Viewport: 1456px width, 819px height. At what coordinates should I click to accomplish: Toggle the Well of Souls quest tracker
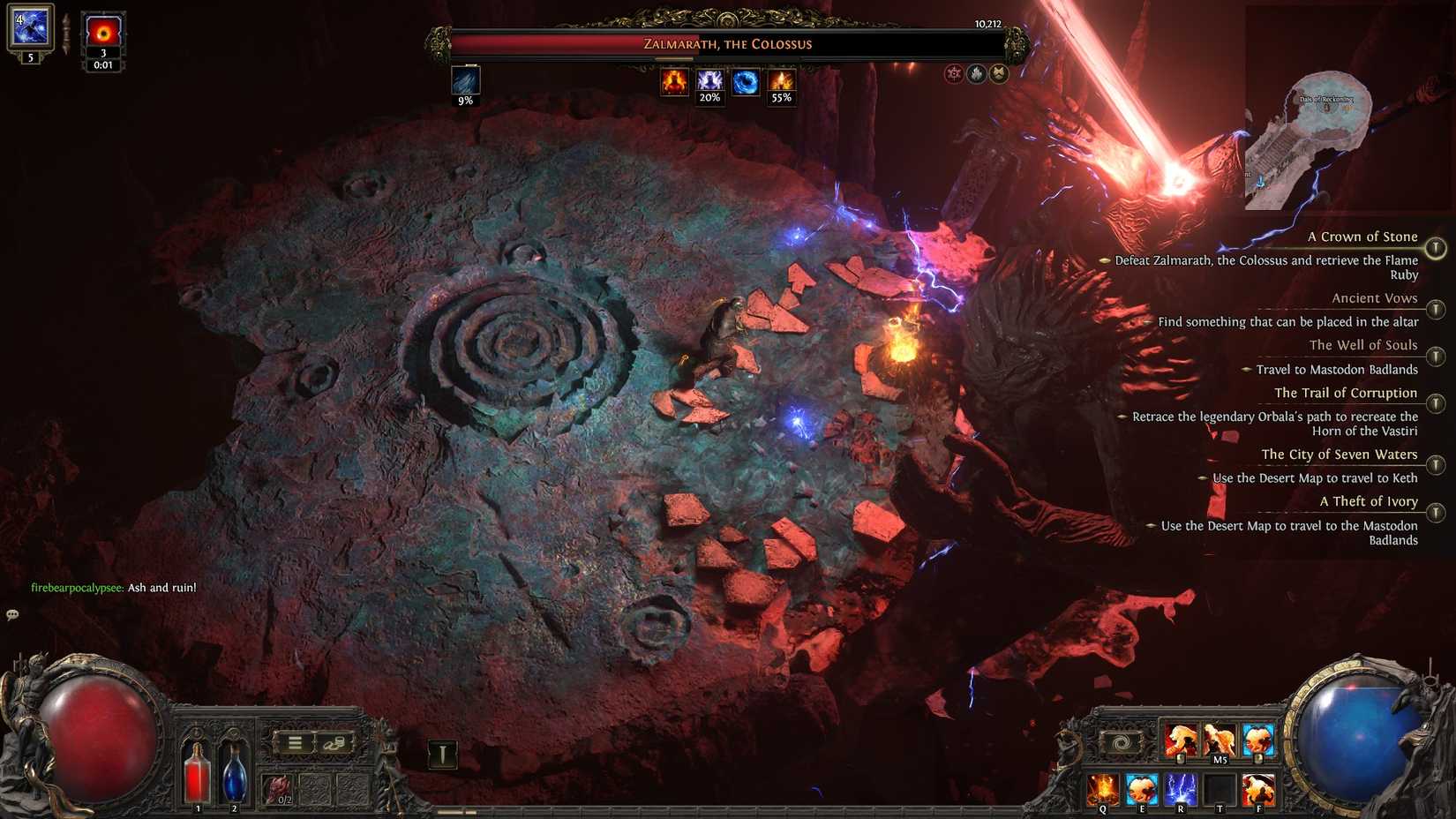click(x=1437, y=357)
